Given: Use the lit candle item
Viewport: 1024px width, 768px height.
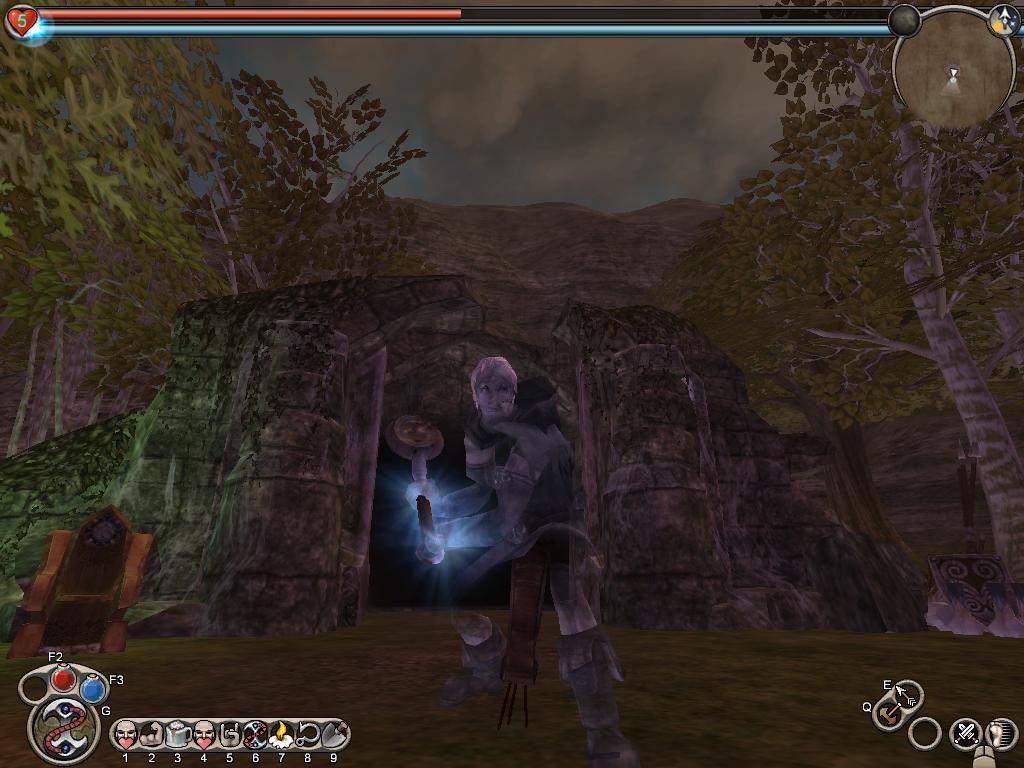Looking at the screenshot, I should coord(282,736).
